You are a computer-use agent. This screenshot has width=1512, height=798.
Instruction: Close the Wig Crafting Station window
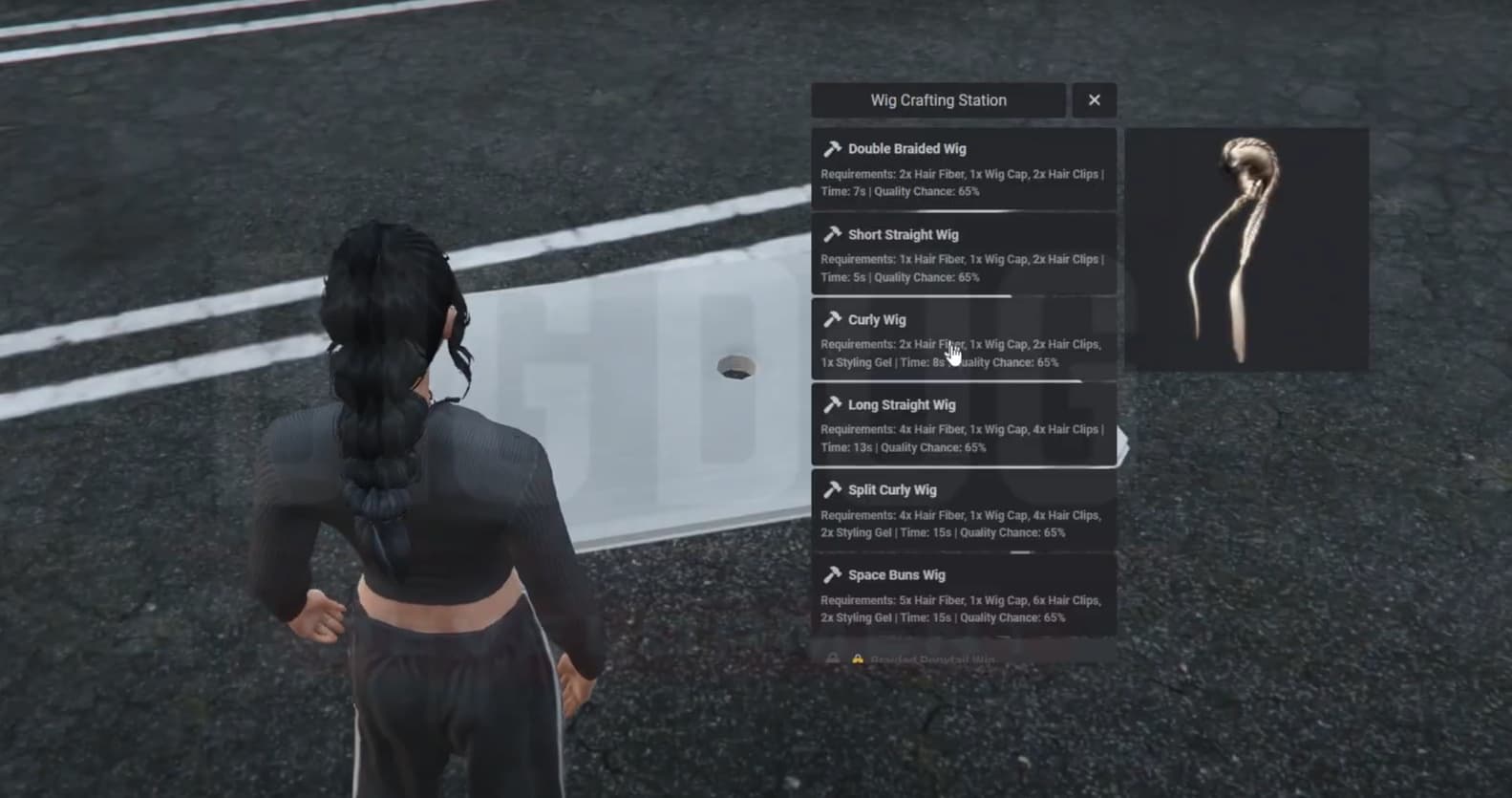point(1094,99)
